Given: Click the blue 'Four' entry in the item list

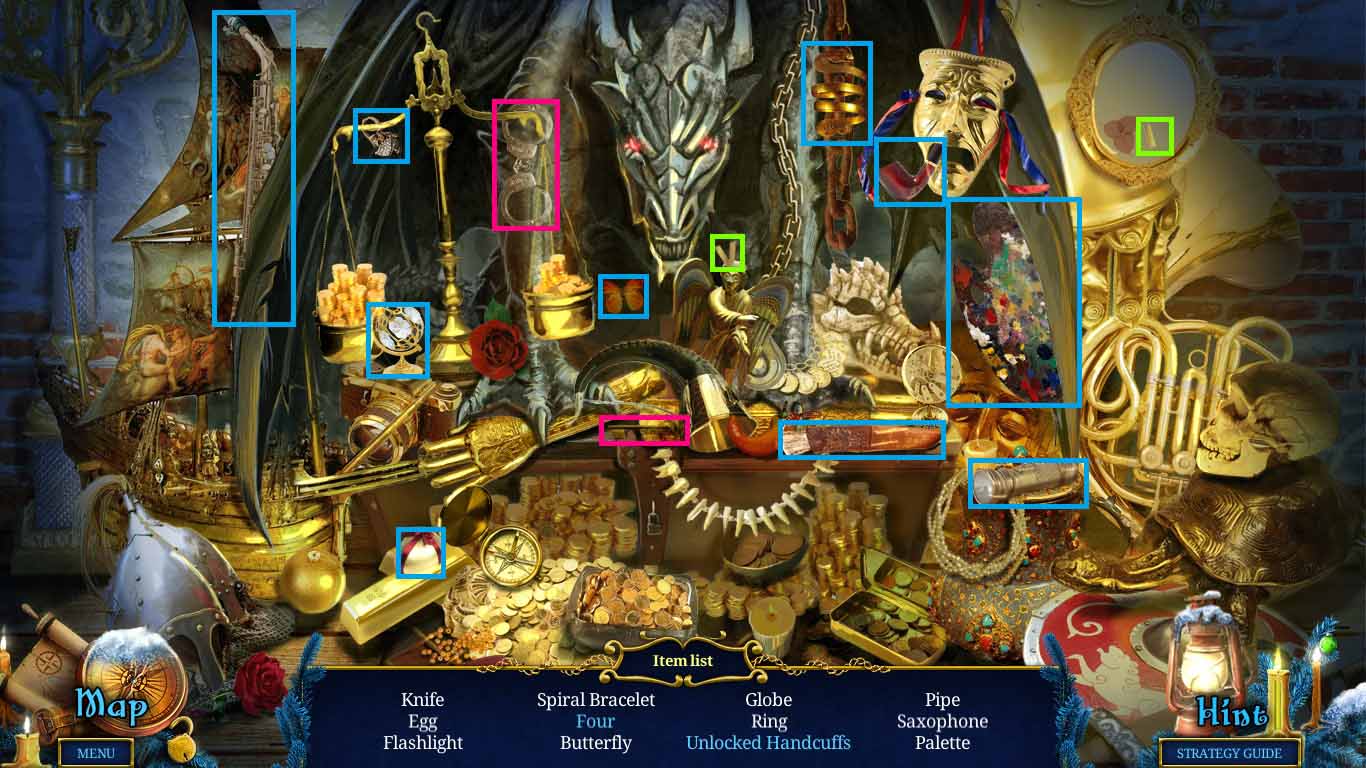Looking at the screenshot, I should pyautogui.click(x=596, y=721).
